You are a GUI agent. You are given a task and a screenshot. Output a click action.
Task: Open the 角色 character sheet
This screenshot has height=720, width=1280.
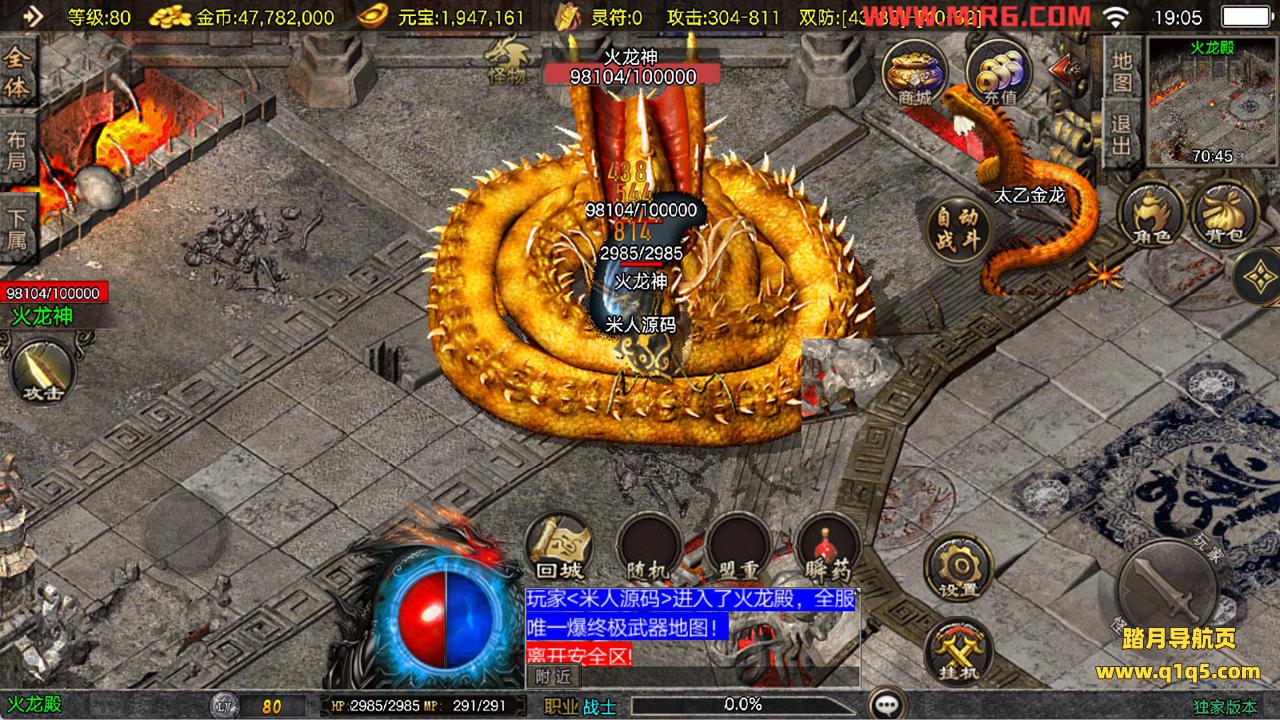pyautogui.click(x=1151, y=213)
